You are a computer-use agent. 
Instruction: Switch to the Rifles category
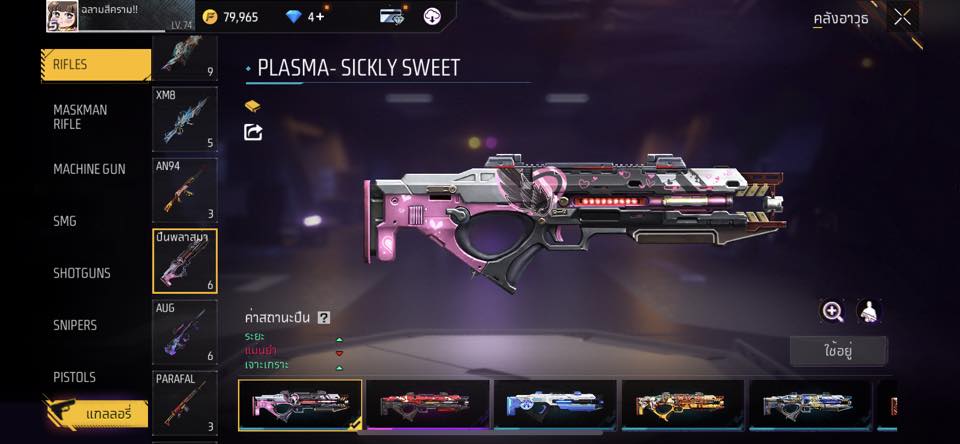pyautogui.click(x=95, y=65)
